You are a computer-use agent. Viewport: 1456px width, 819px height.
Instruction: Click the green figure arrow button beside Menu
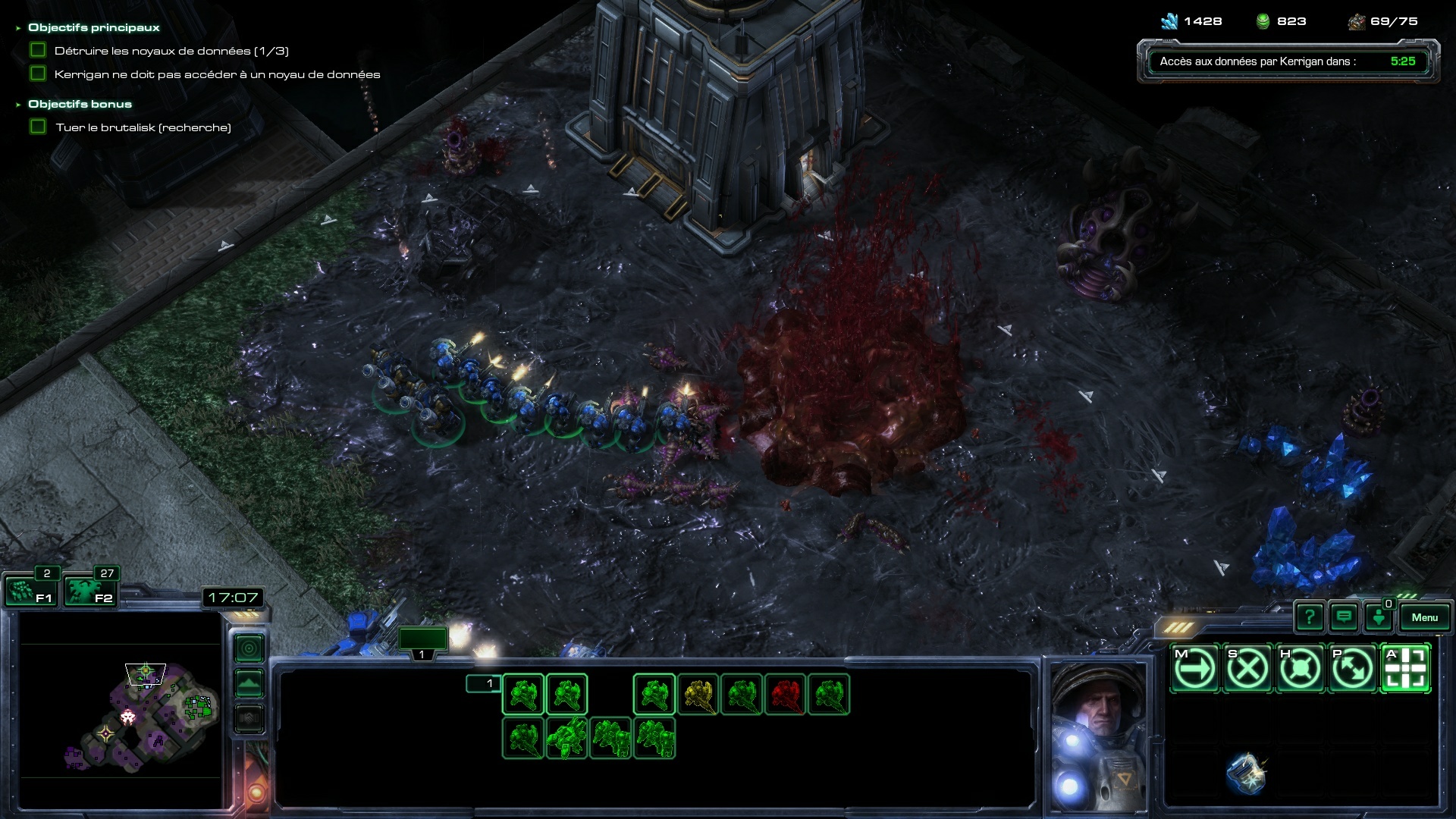(1379, 617)
